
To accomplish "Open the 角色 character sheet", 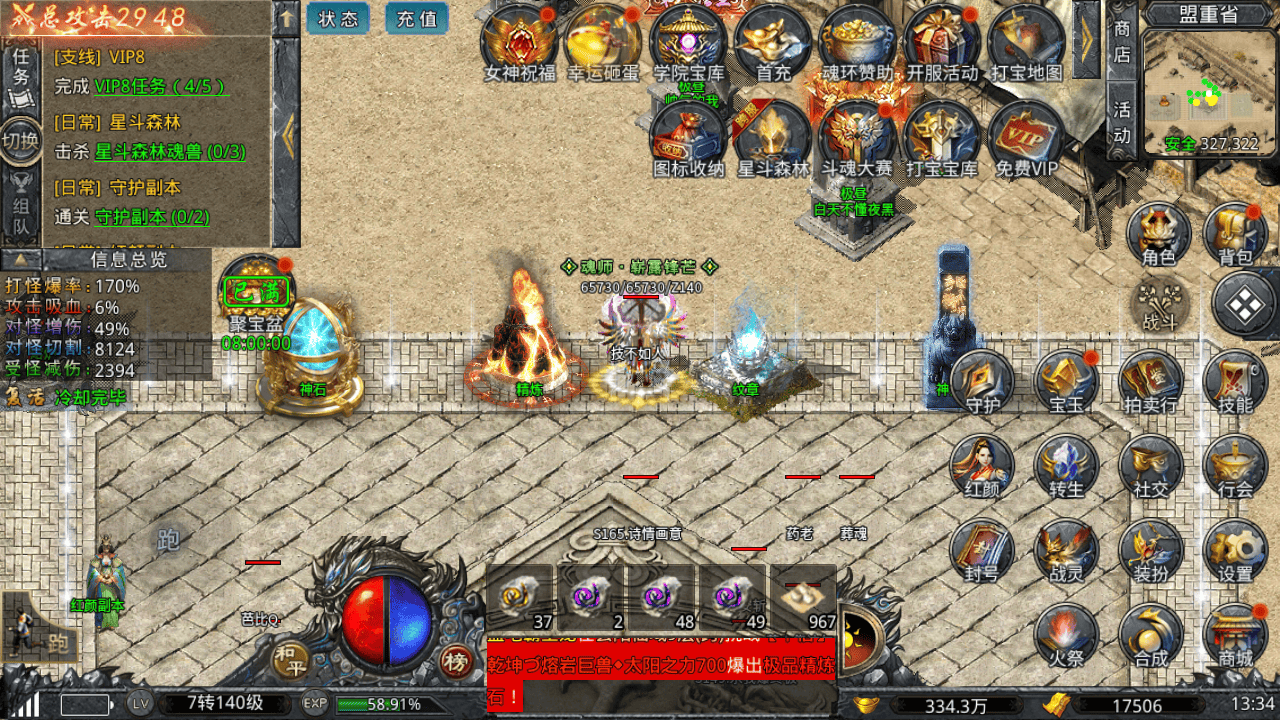I will coord(1158,234).
